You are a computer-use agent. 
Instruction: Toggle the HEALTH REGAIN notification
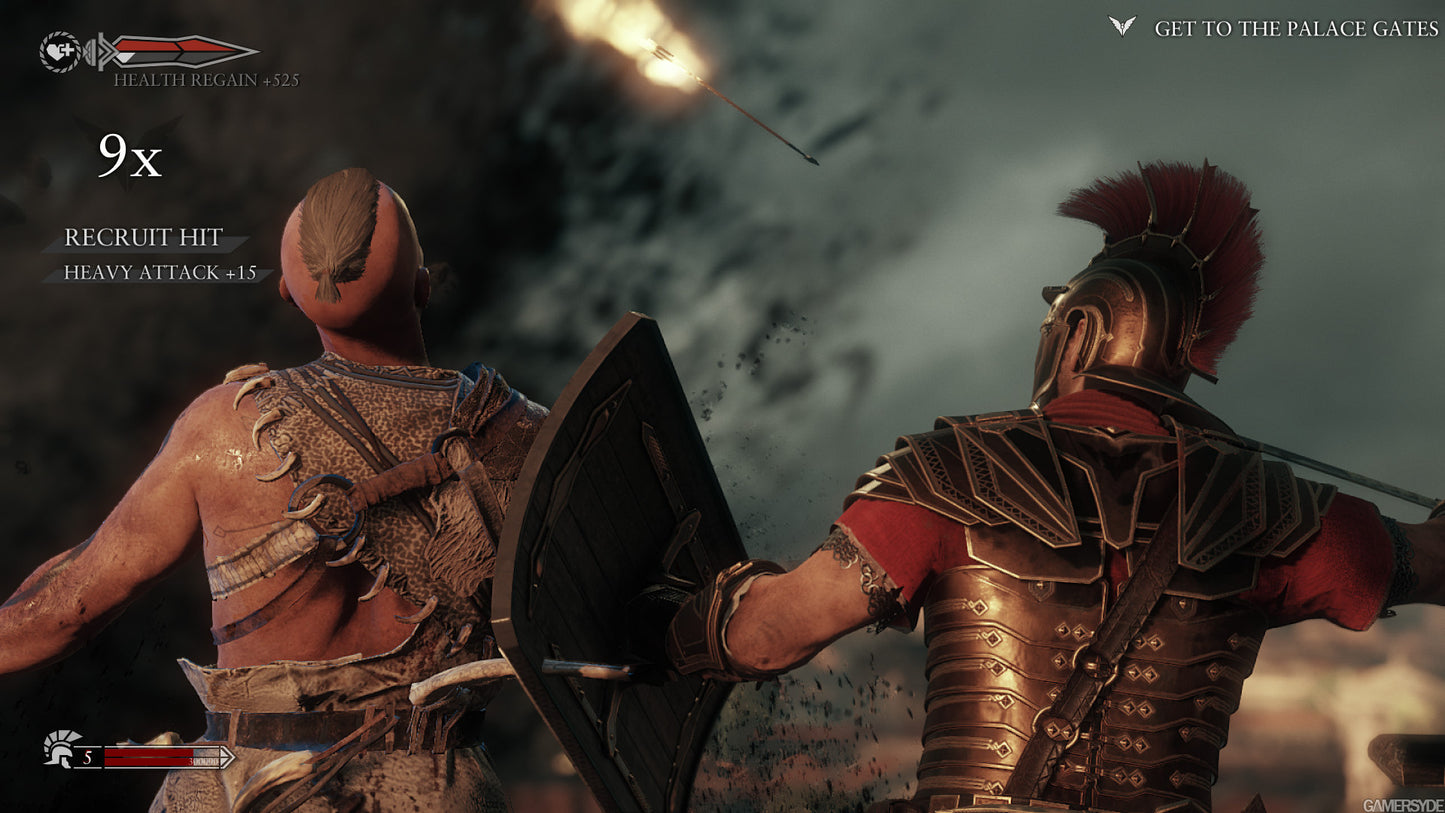[204, 79]
